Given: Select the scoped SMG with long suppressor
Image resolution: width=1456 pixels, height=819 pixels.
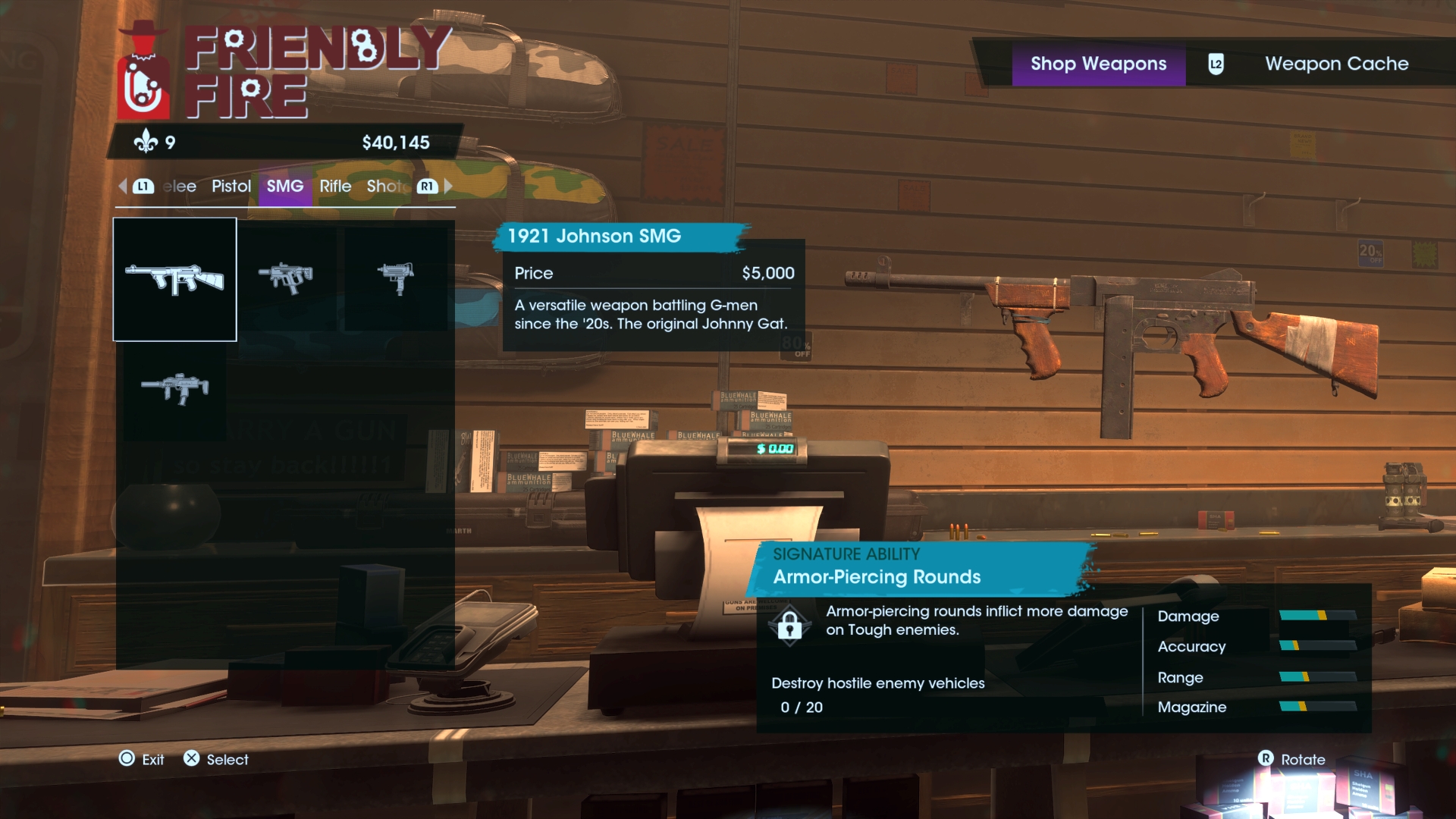Looking at the screenshot, I should (174, 388).
